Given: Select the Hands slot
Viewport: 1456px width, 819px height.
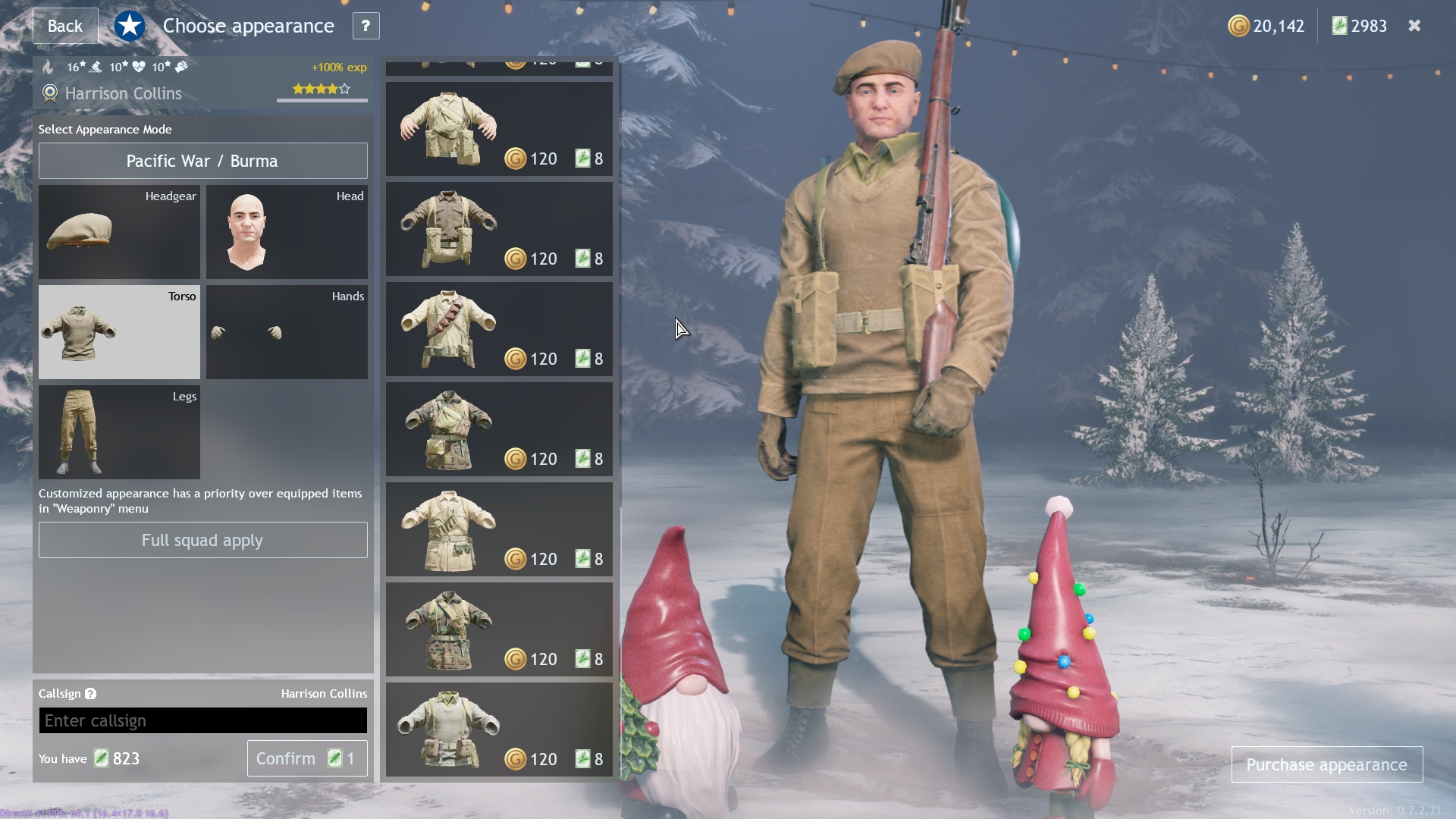Looking at the screenshot, I should [287, 332].
